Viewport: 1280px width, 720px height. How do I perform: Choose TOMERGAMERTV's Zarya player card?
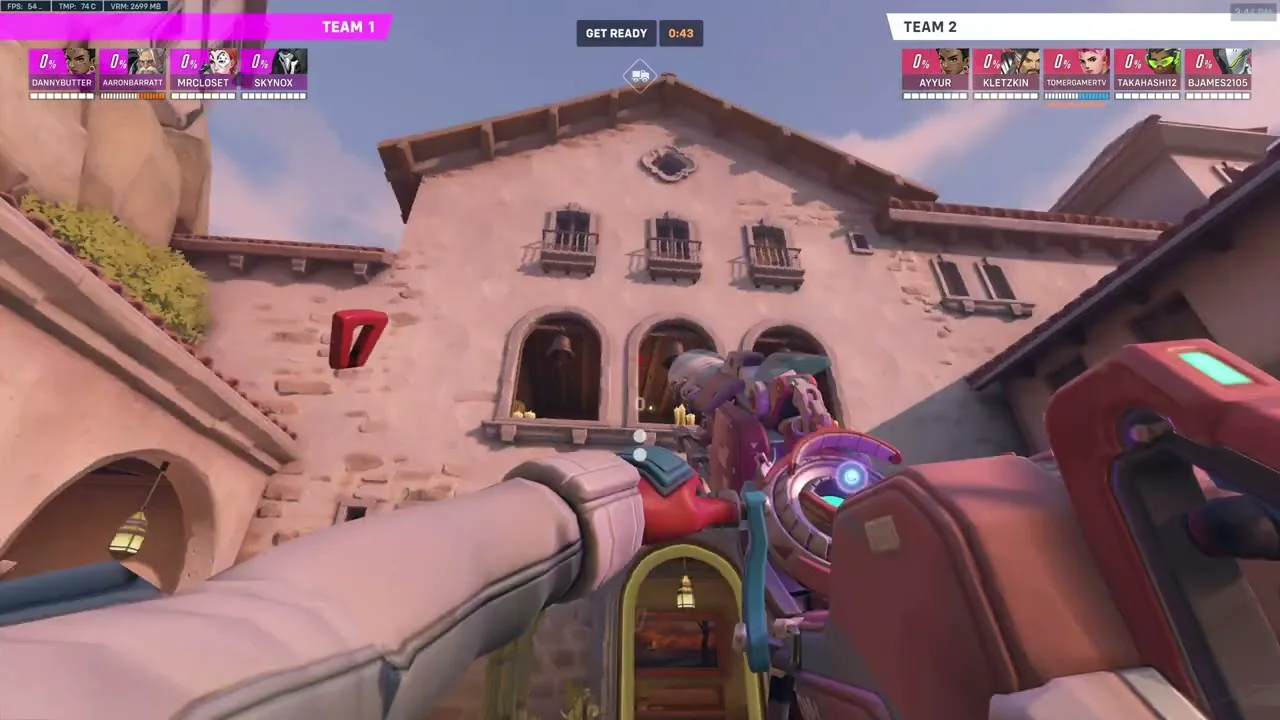(x=1077, y=72)
